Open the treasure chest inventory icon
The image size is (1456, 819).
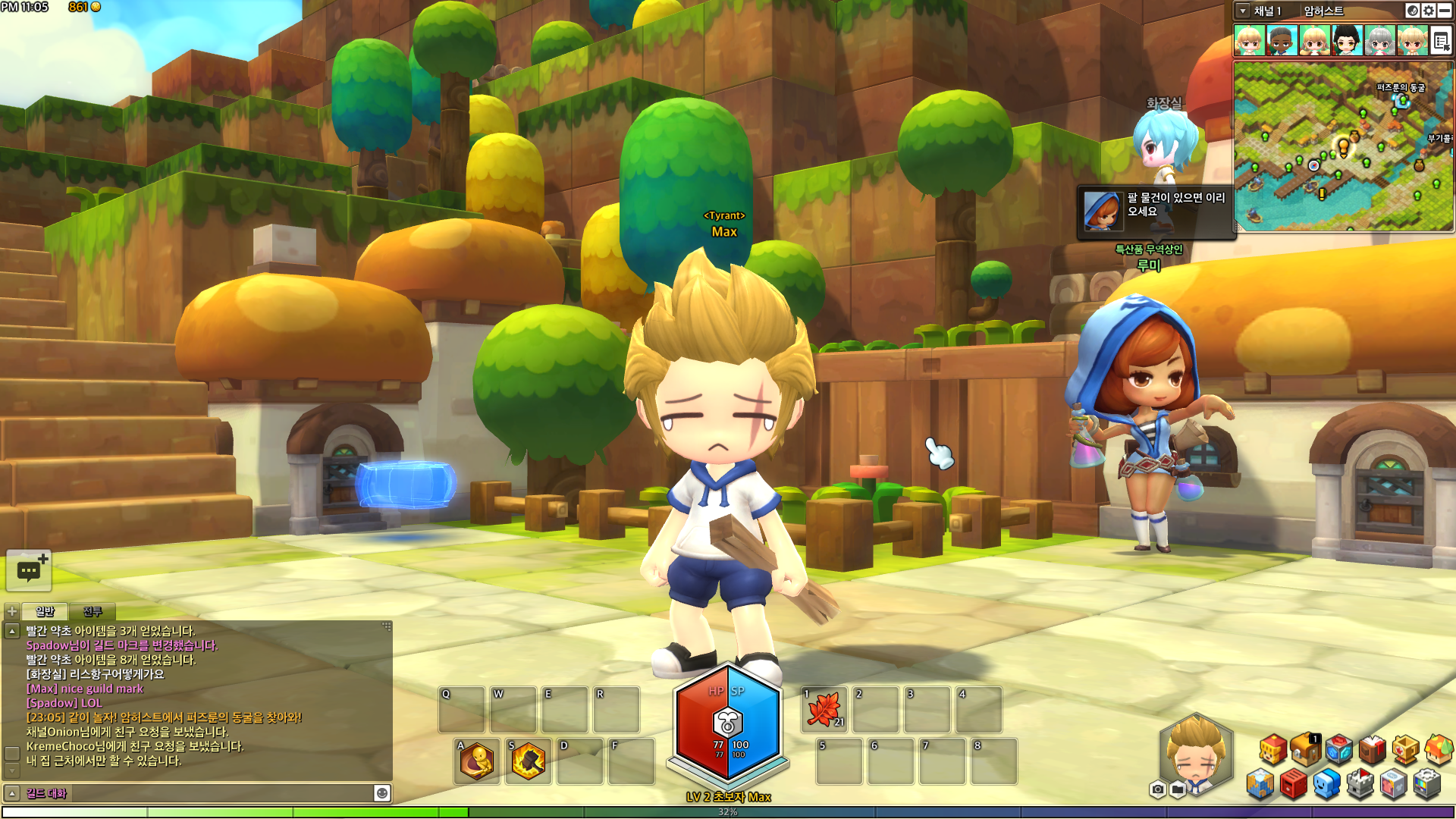click(x=1306, y=749)
